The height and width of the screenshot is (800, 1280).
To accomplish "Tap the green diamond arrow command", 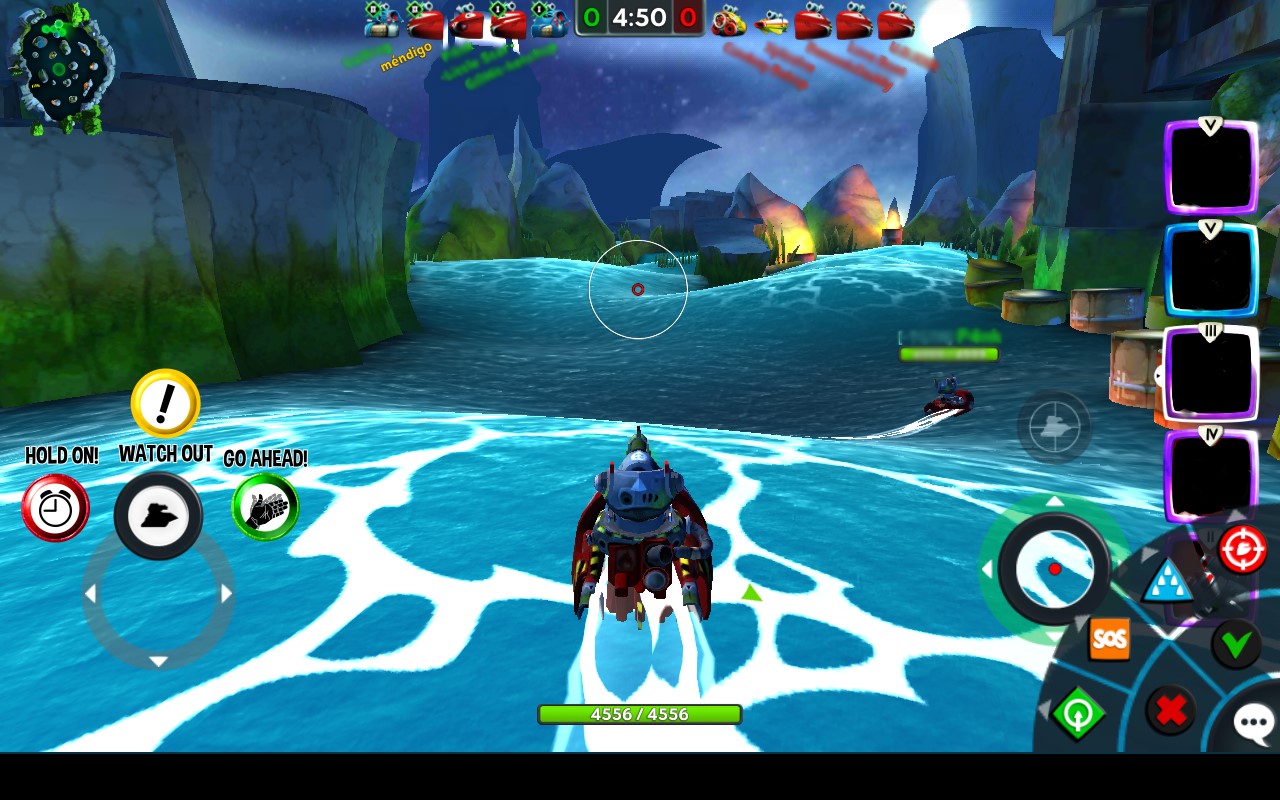I will tap(1077, 714).
